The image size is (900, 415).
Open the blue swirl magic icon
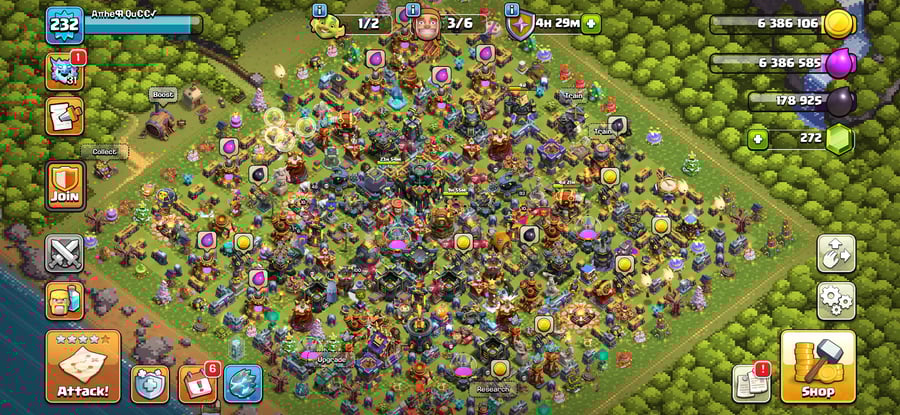click(x=242, y=383)
